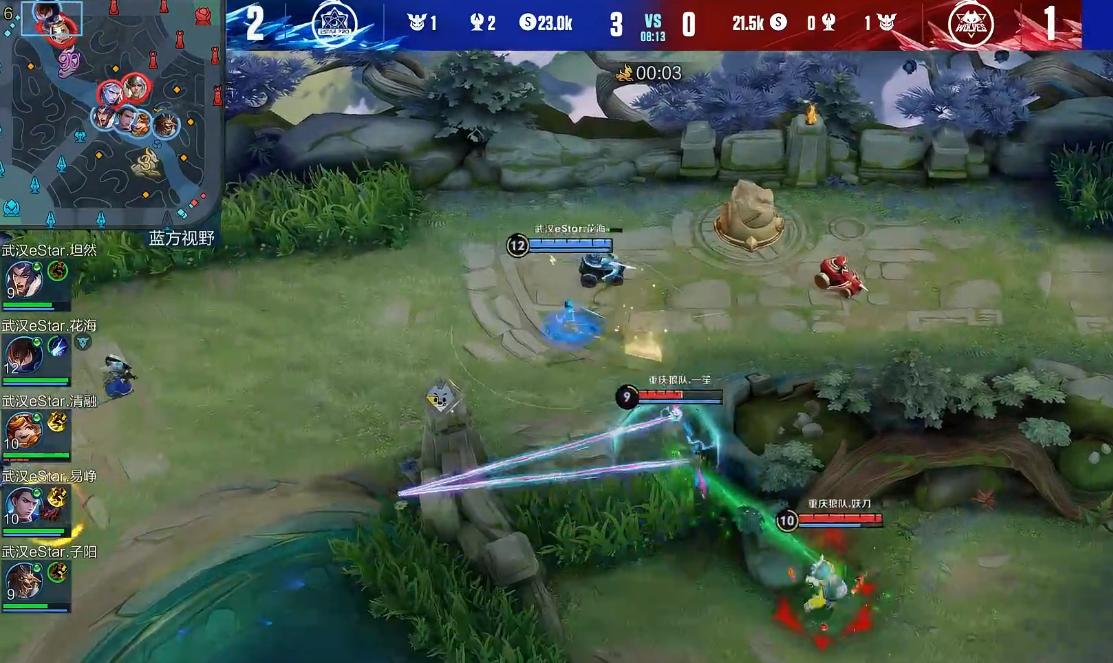1113x663 pixels.
Task: Click the blue team eStar Pro logo
Action: (x=335, y=24)
